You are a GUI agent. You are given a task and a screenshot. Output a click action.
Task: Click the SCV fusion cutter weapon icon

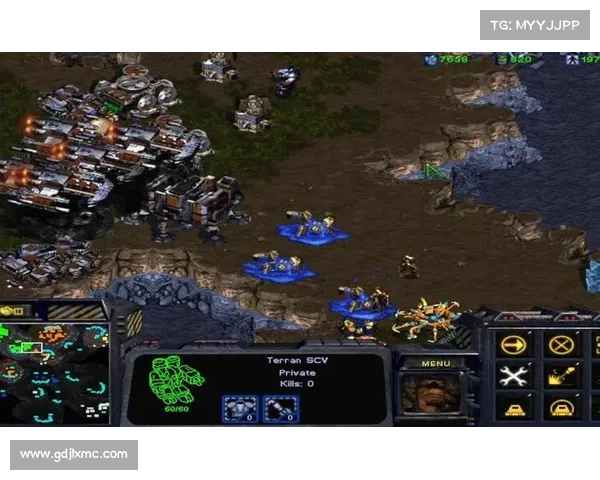[280, 408]
